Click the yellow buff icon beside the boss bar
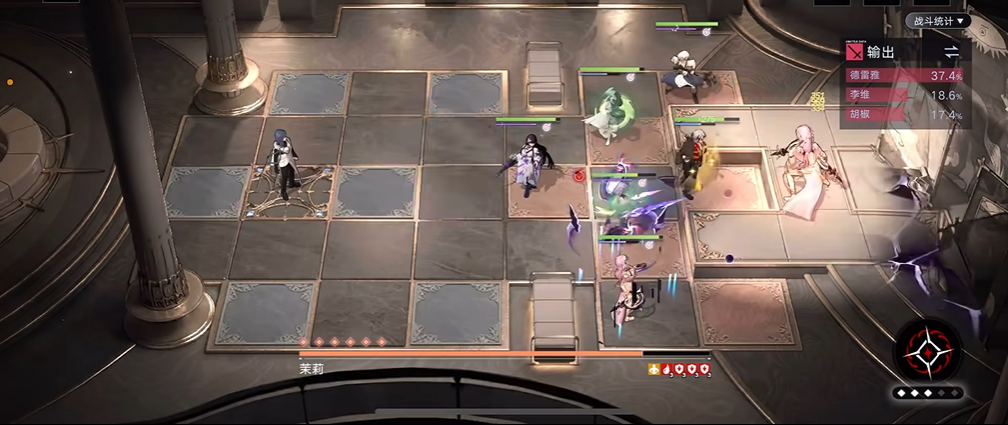1008x425 pixels. click(654, 369)
